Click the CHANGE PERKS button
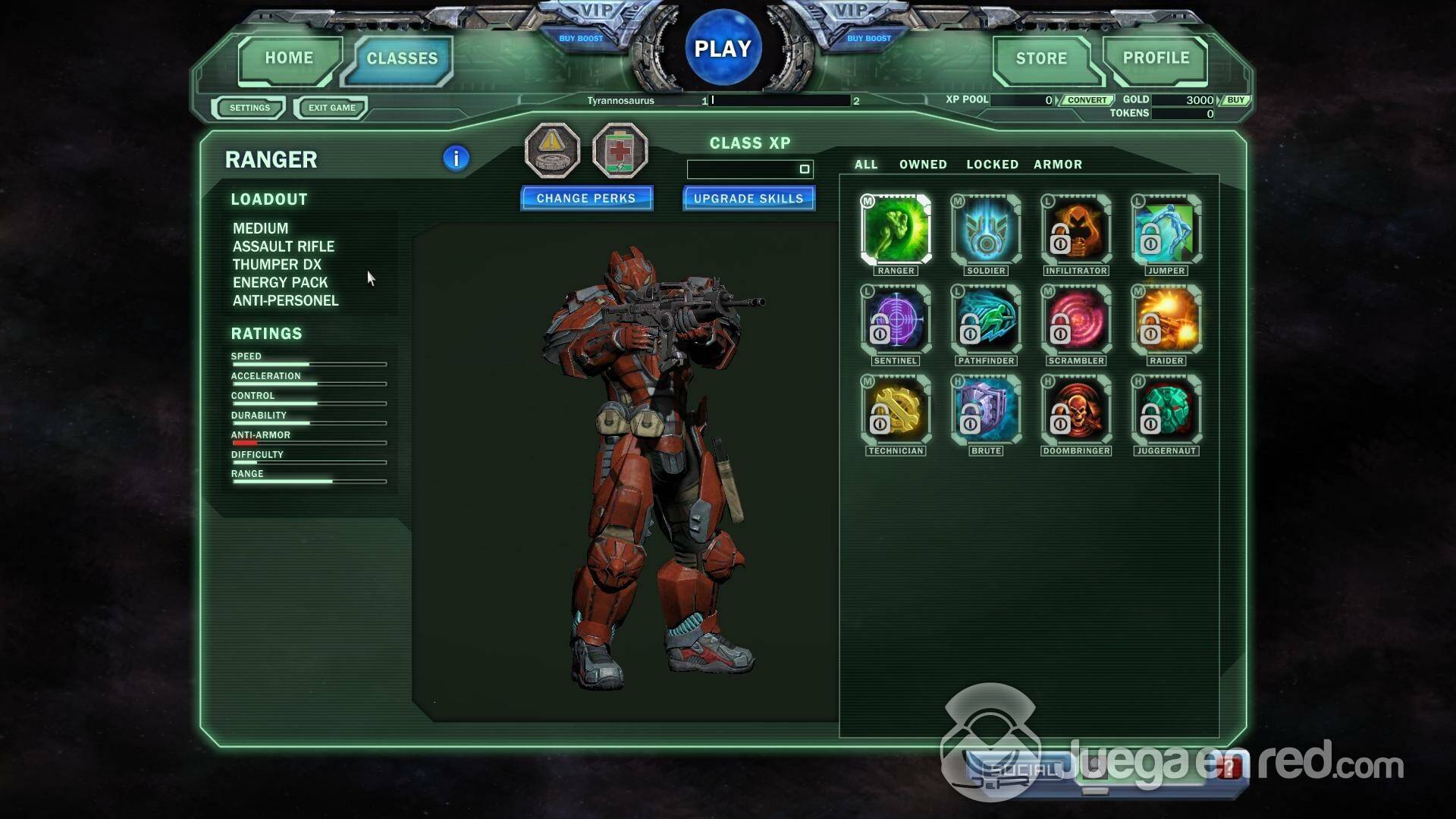1456x819 pixels. click(x=586, y=199)
